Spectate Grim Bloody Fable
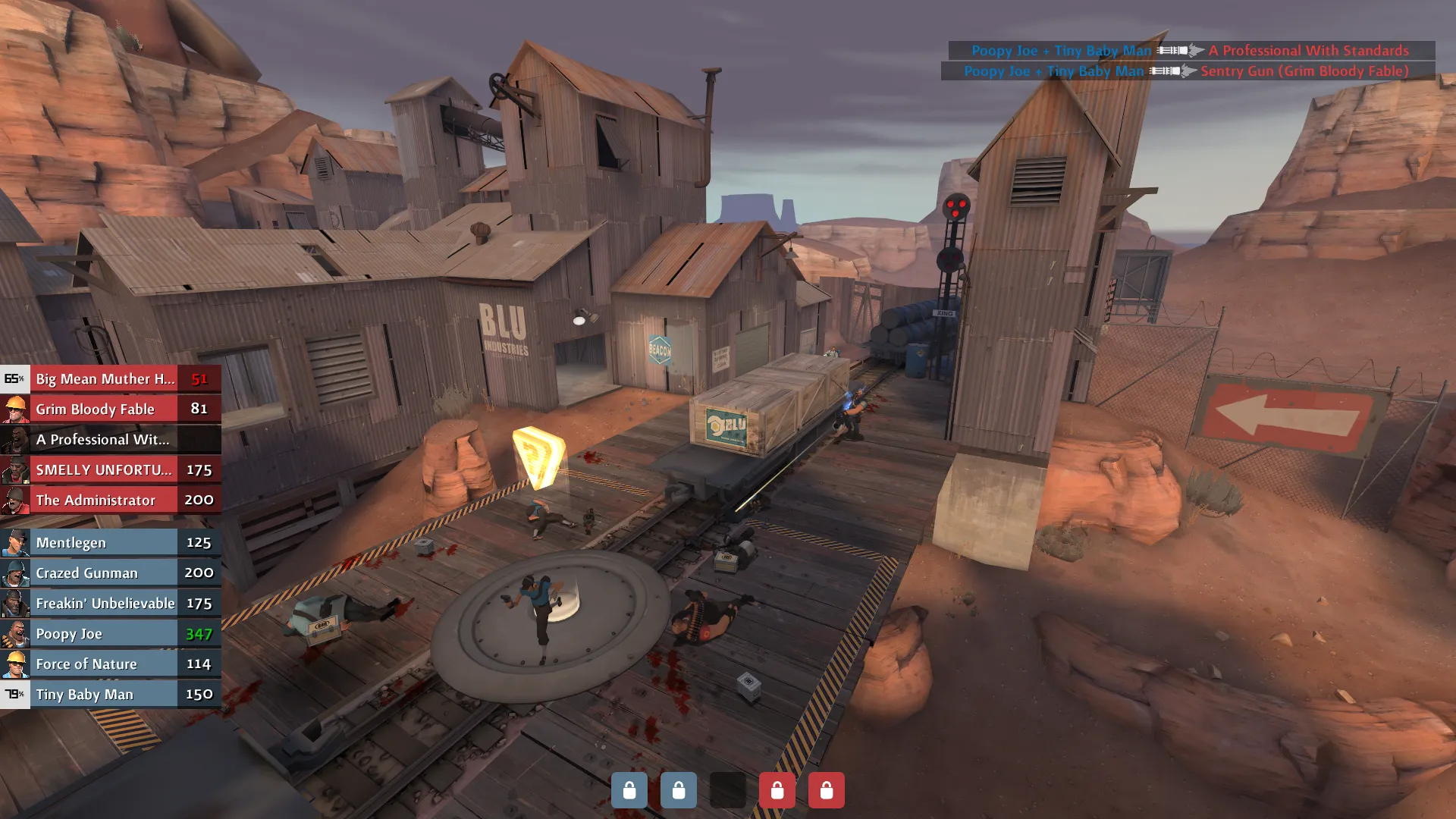Screen dimensions: 1456x819 coord(111,409)
